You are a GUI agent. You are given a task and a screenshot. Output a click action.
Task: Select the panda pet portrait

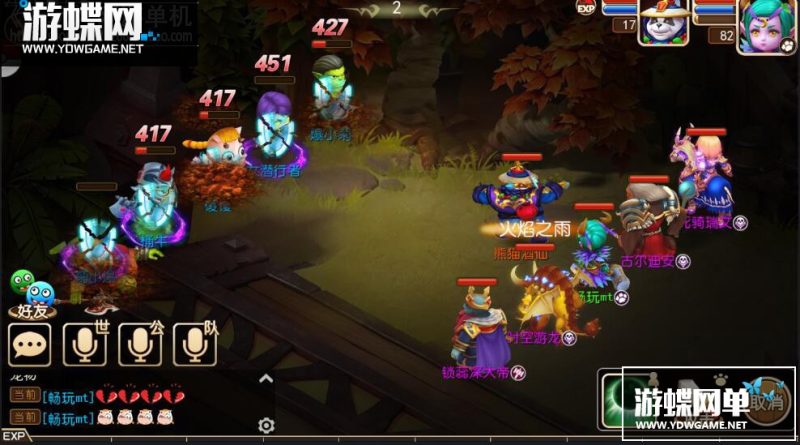(664, 23)
